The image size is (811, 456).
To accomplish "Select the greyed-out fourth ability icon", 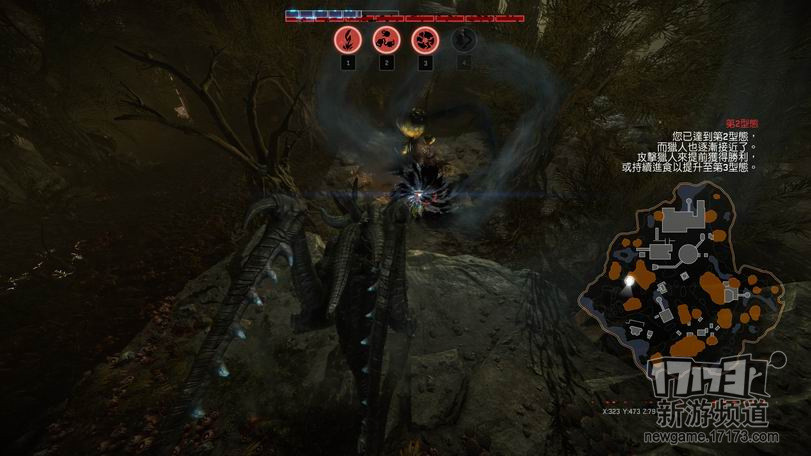I will pos(463,40).
